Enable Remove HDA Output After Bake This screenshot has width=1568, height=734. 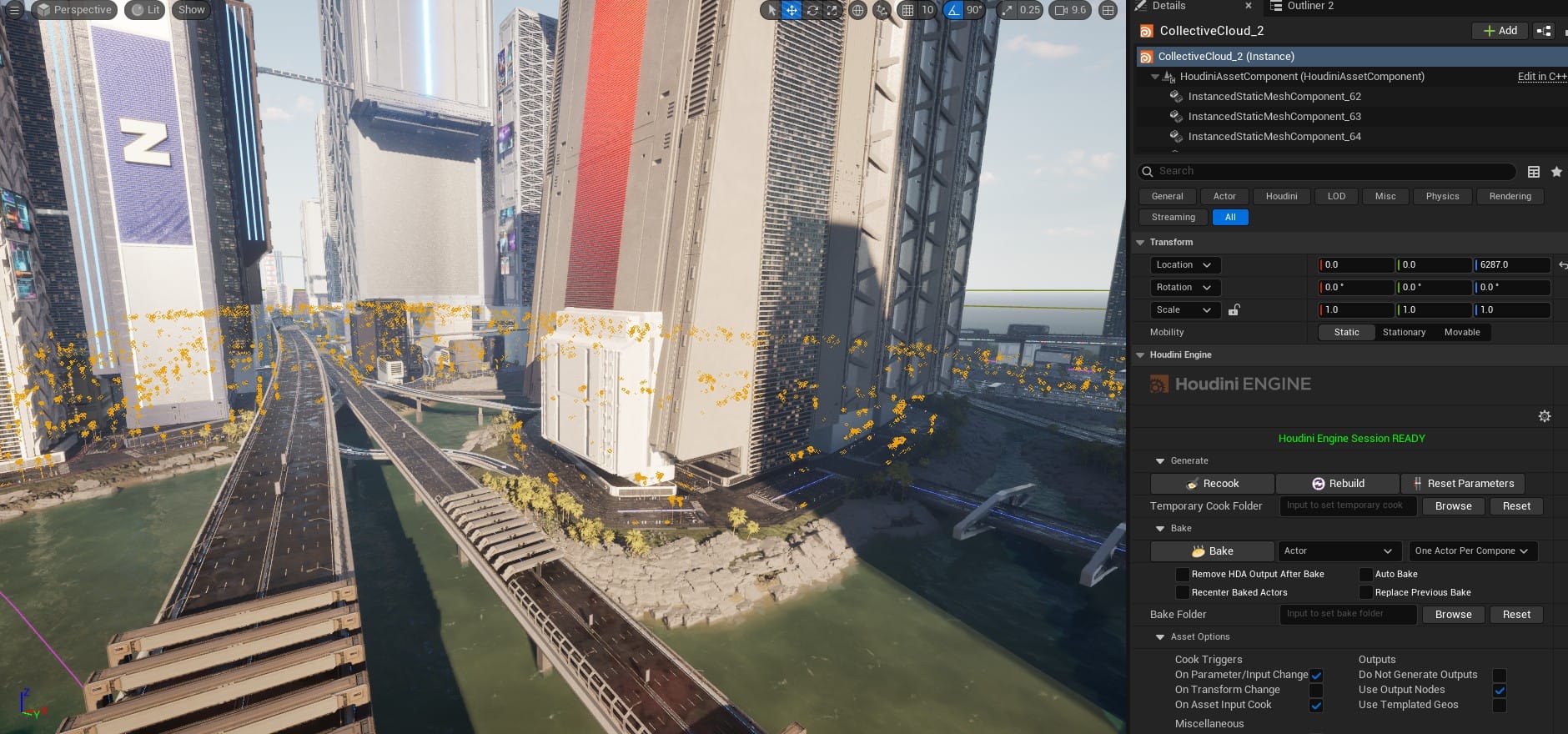pos(1183,575)
